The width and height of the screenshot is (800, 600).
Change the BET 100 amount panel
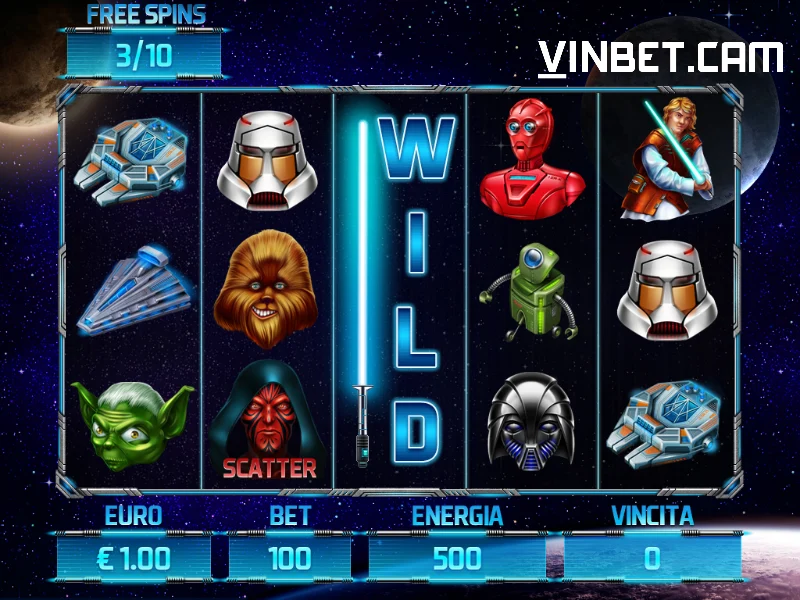click(290, 558)
